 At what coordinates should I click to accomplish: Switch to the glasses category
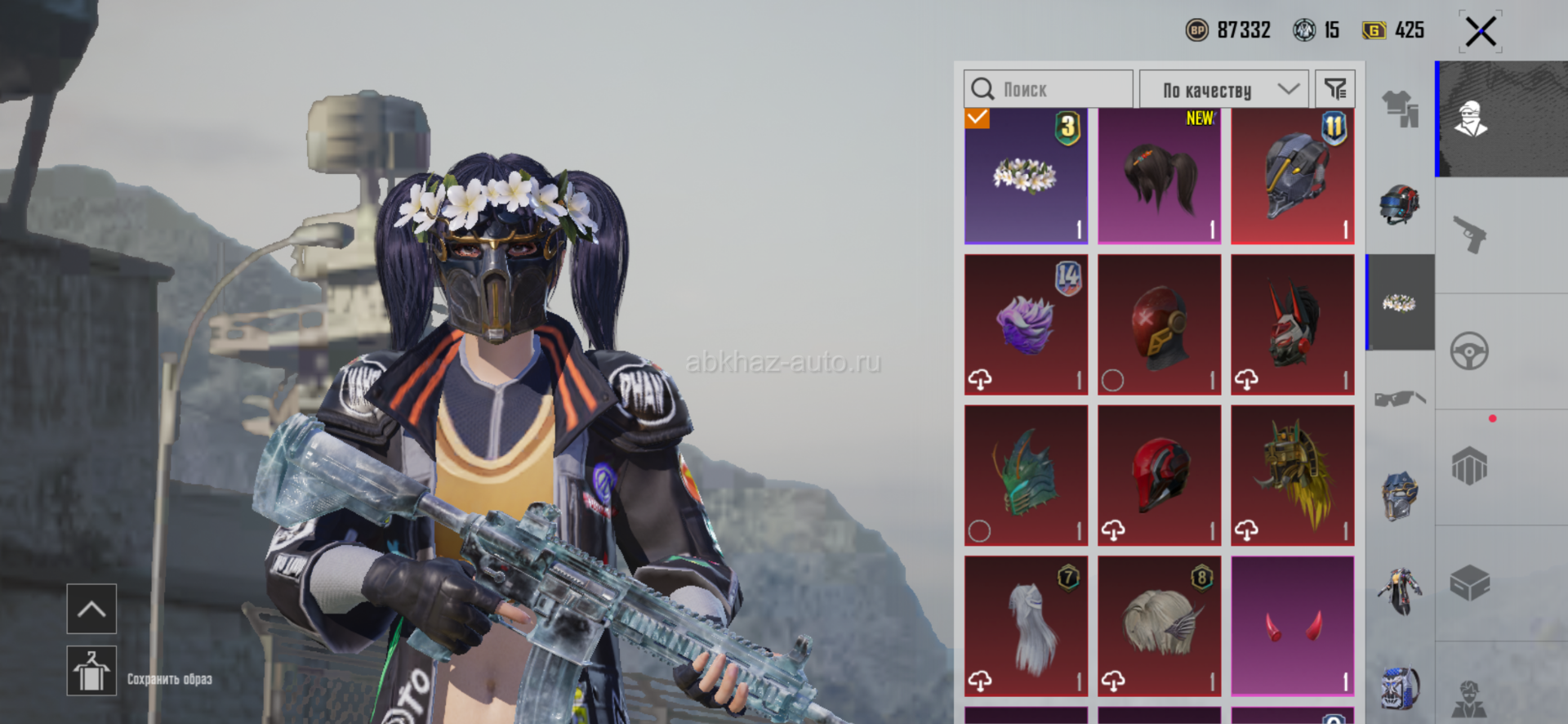click(1400, 399)
